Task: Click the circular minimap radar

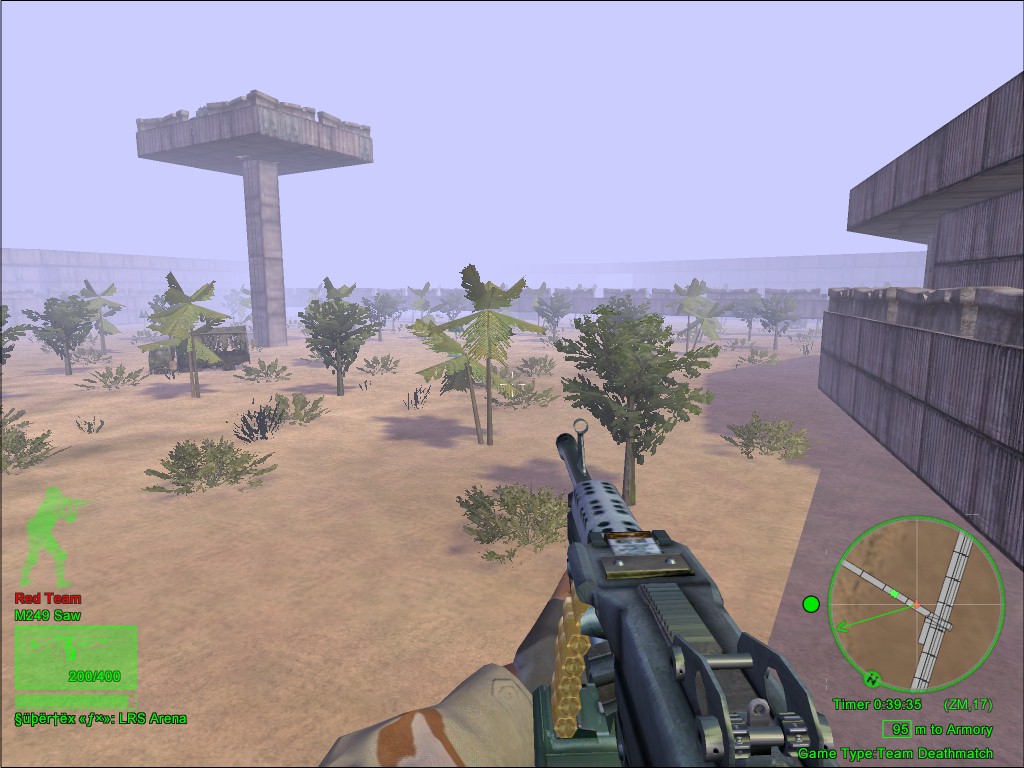Action: click(x=916, y=604)
